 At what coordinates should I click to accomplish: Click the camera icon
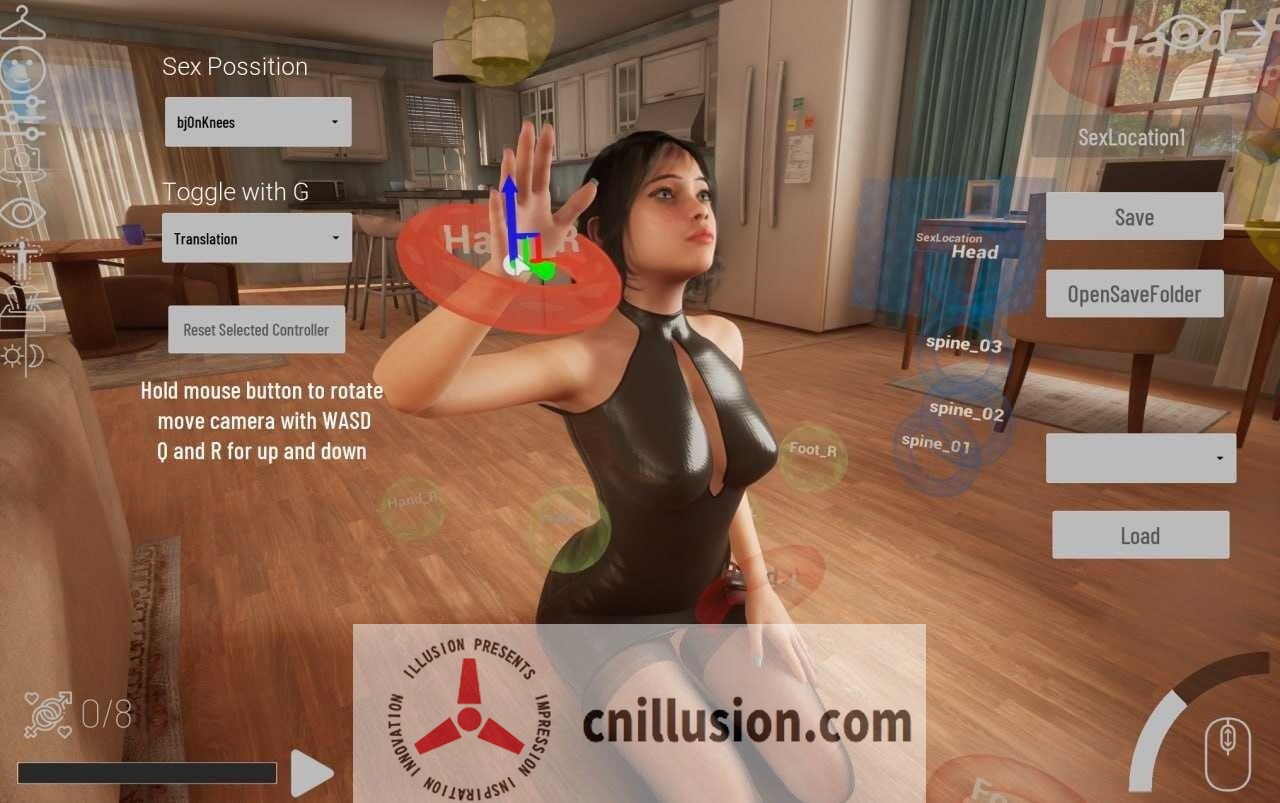pyautogui.click(x=22, y=163)
